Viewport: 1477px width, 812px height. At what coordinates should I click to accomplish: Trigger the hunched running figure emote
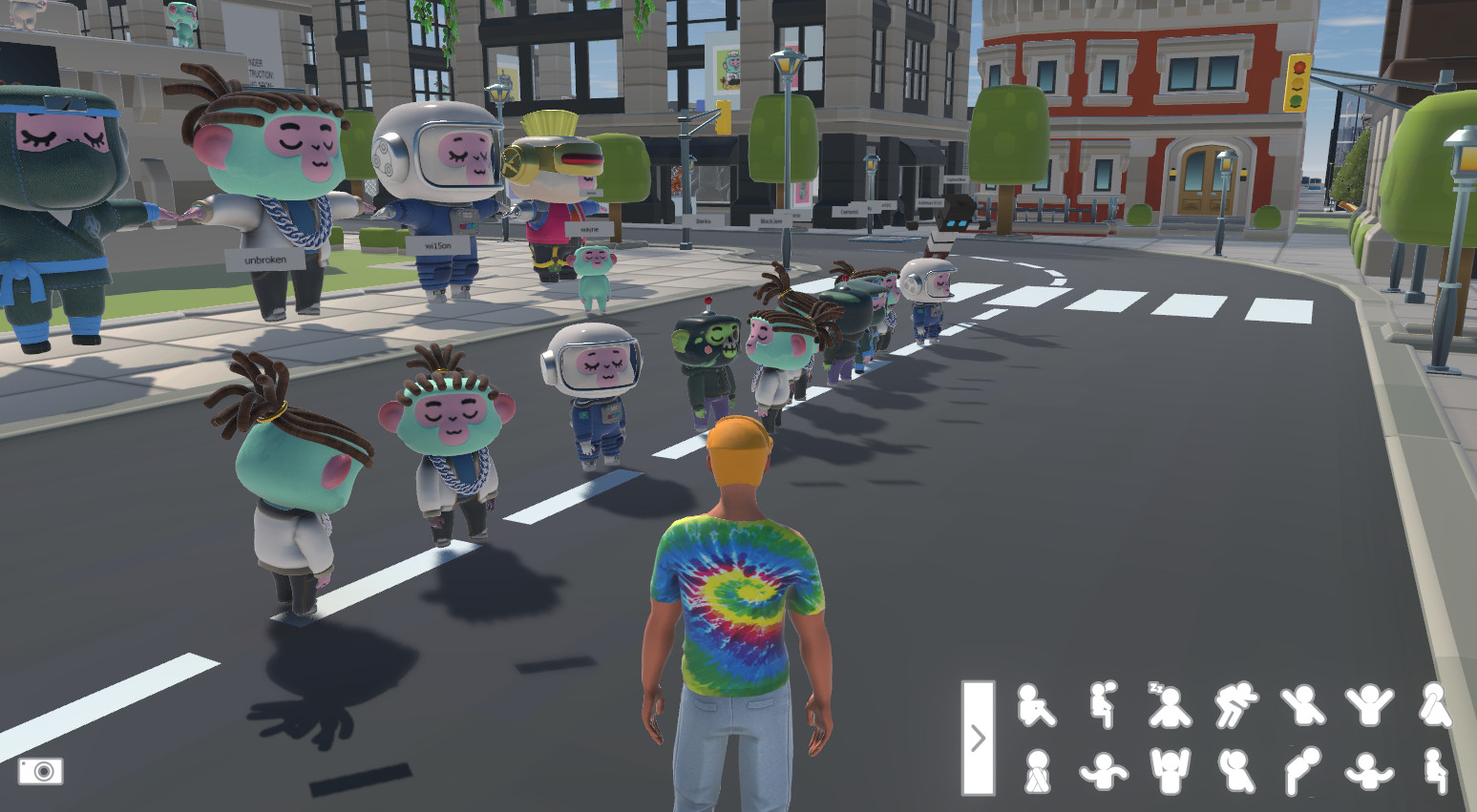(x=1235, y=706)
